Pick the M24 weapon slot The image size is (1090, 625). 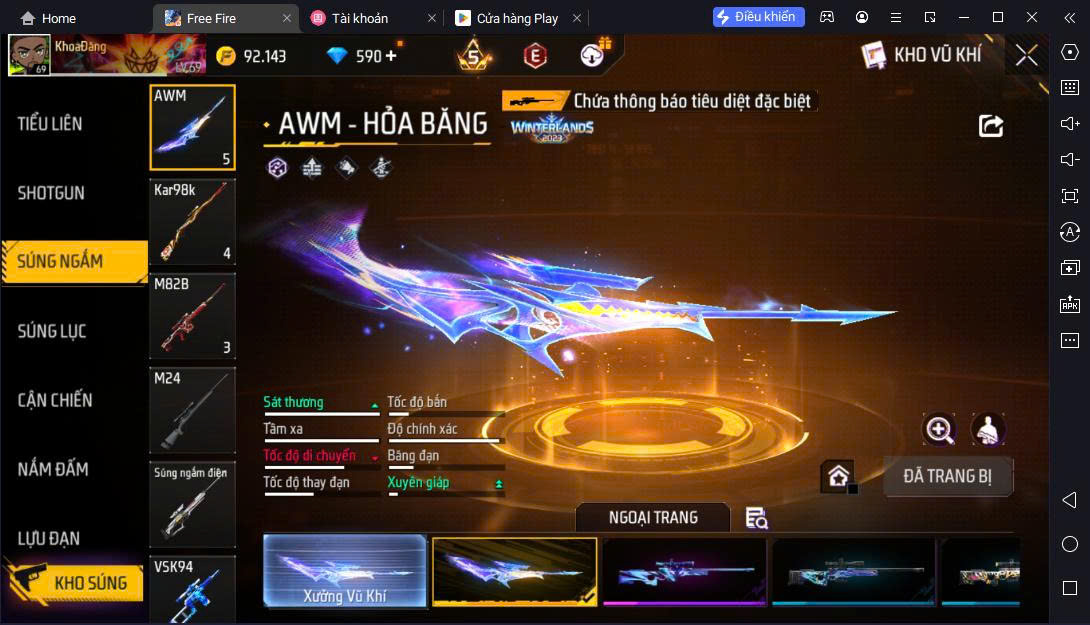192,409
